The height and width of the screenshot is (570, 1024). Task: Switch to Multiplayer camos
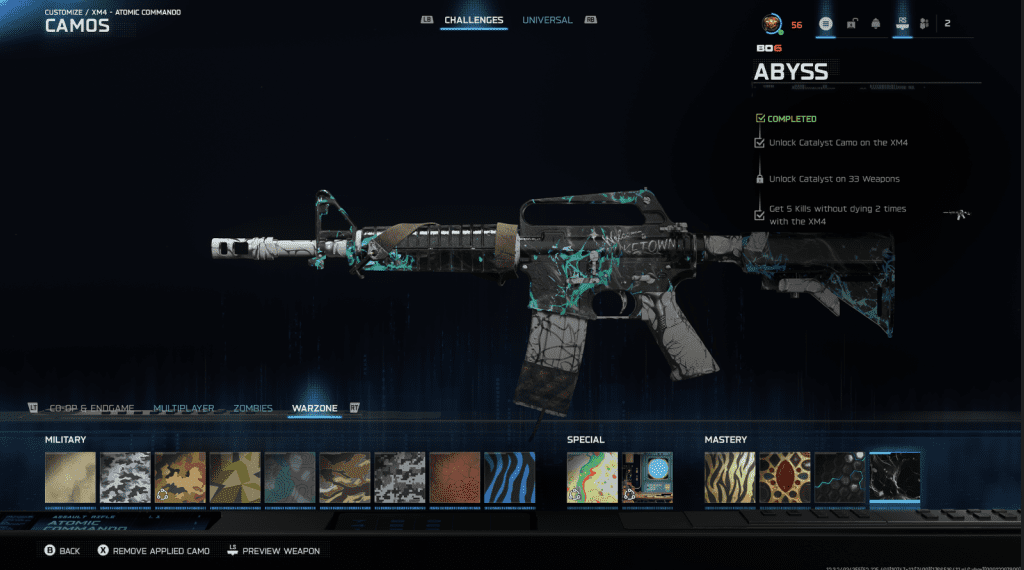(x=186, y=408)
